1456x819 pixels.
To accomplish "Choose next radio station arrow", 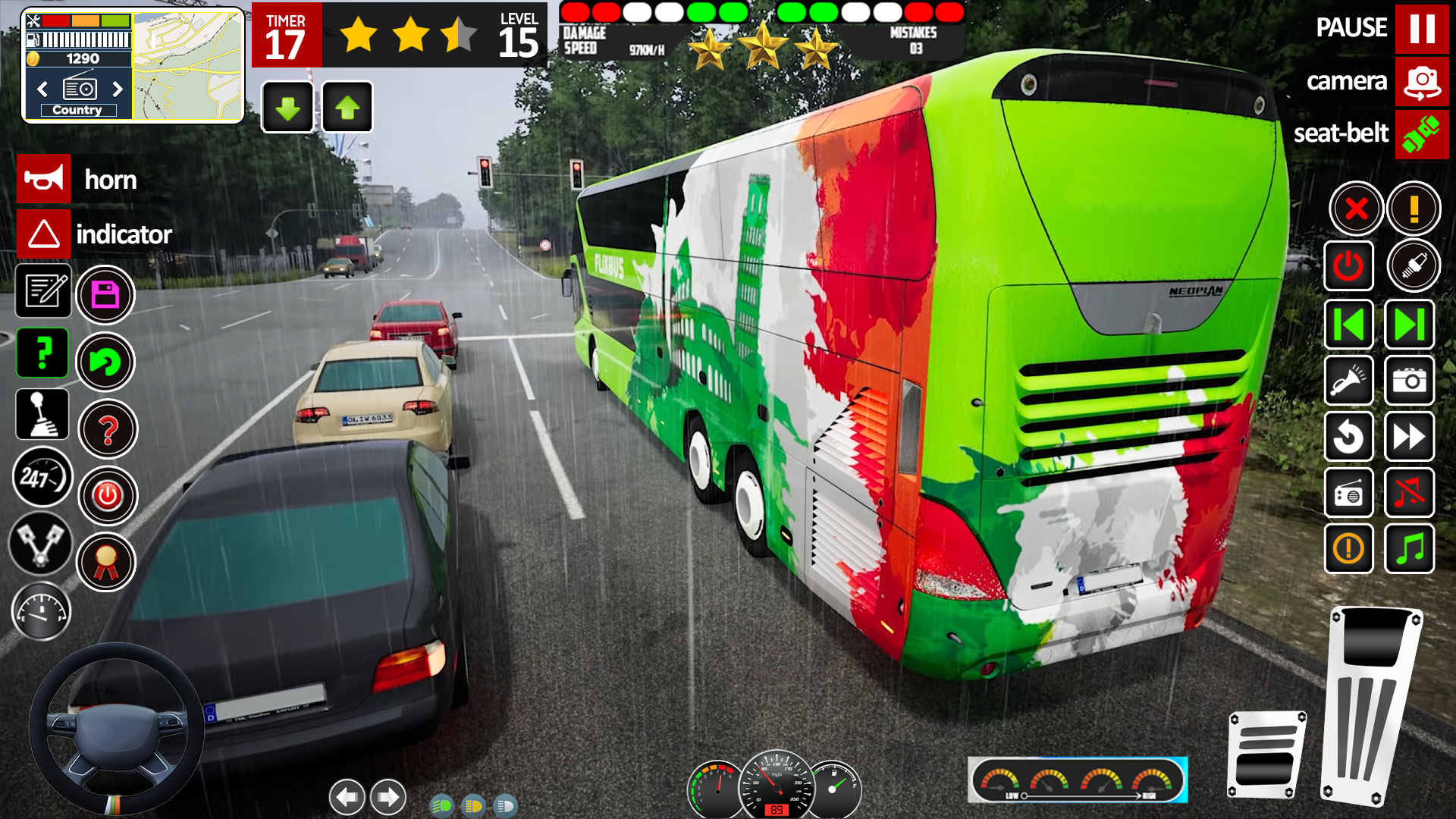I will click(x=118, y=89).
